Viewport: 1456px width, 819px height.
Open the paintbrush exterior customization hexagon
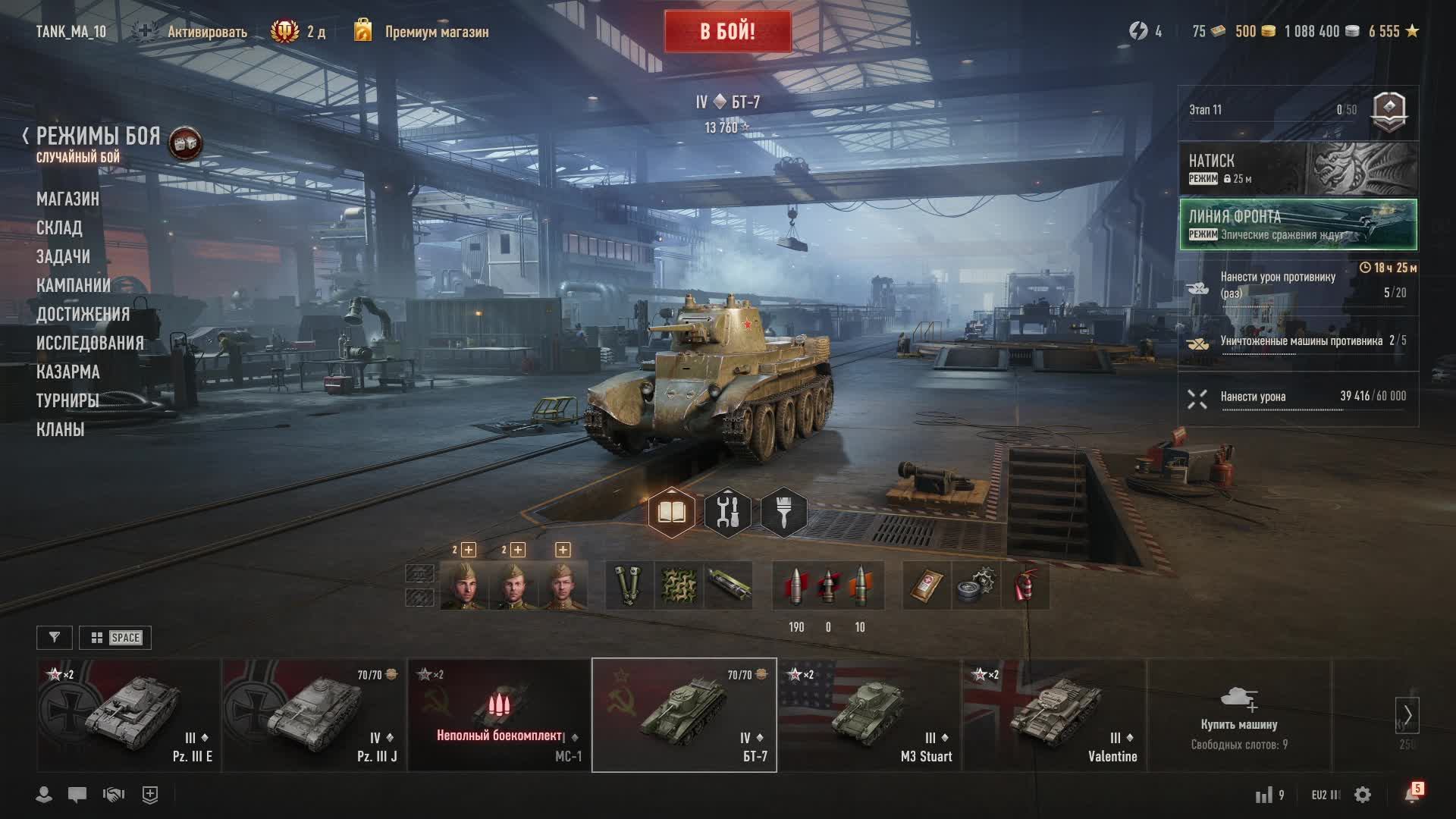click(783, 513)
